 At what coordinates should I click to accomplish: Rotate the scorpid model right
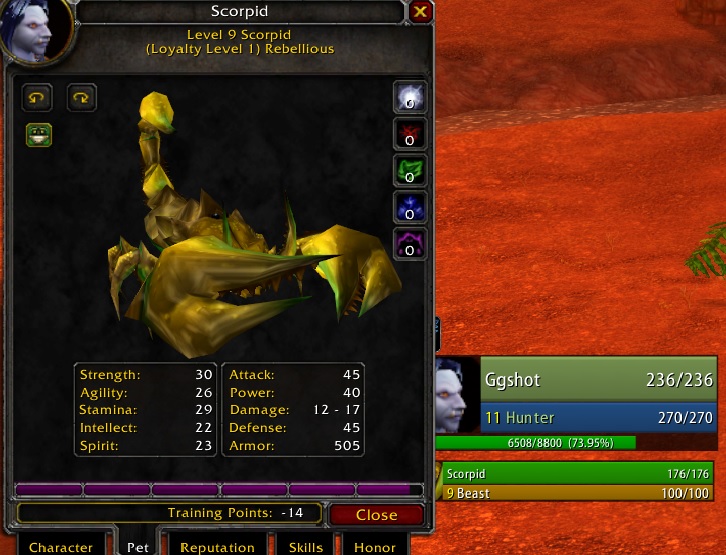point(81,97)
